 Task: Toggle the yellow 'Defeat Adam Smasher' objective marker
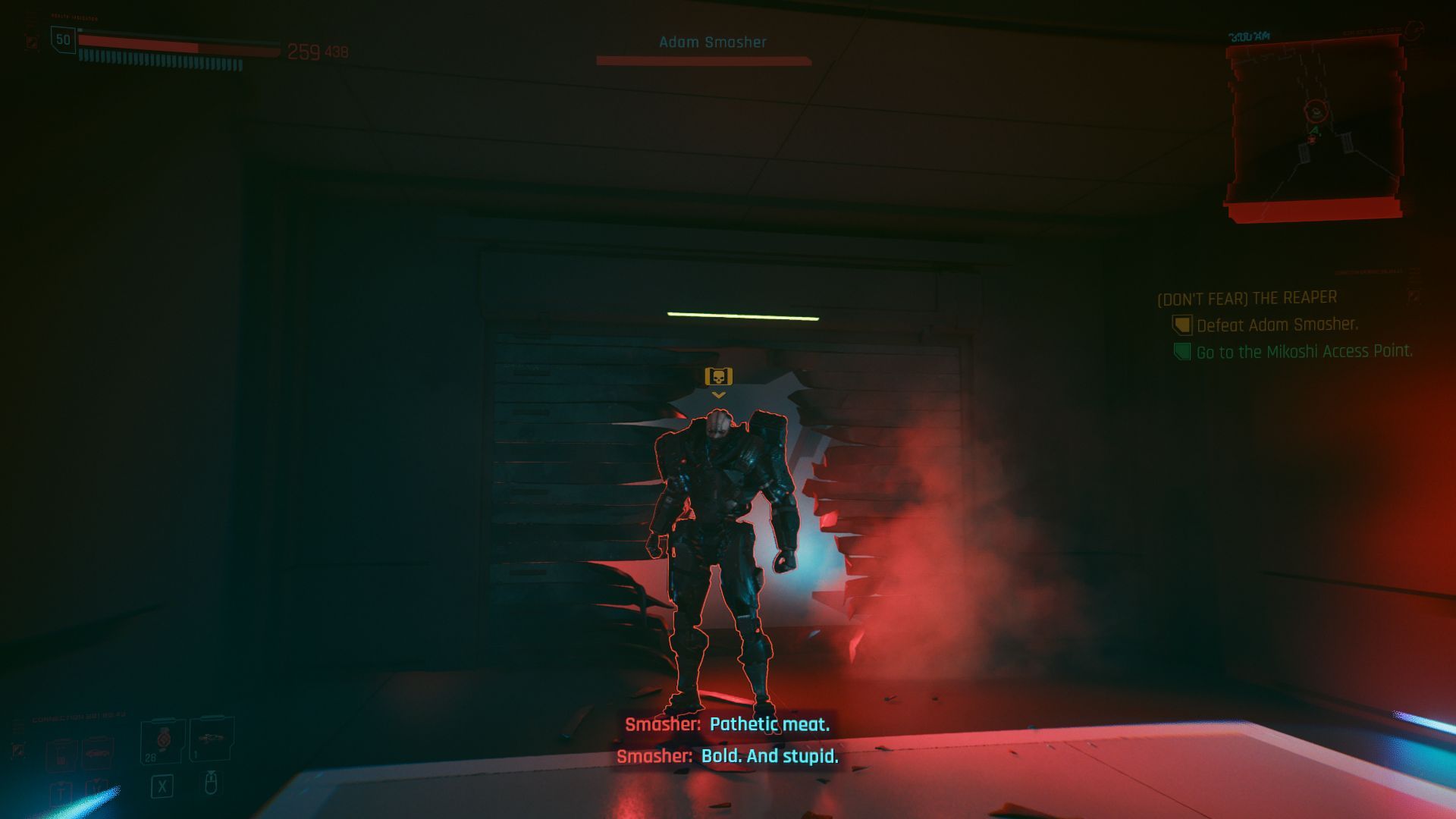(1183, 325)
